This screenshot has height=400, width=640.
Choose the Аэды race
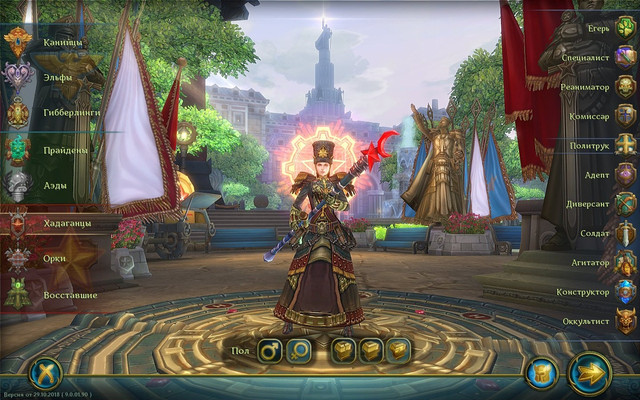pyautogui.click(x=20, y=185)
